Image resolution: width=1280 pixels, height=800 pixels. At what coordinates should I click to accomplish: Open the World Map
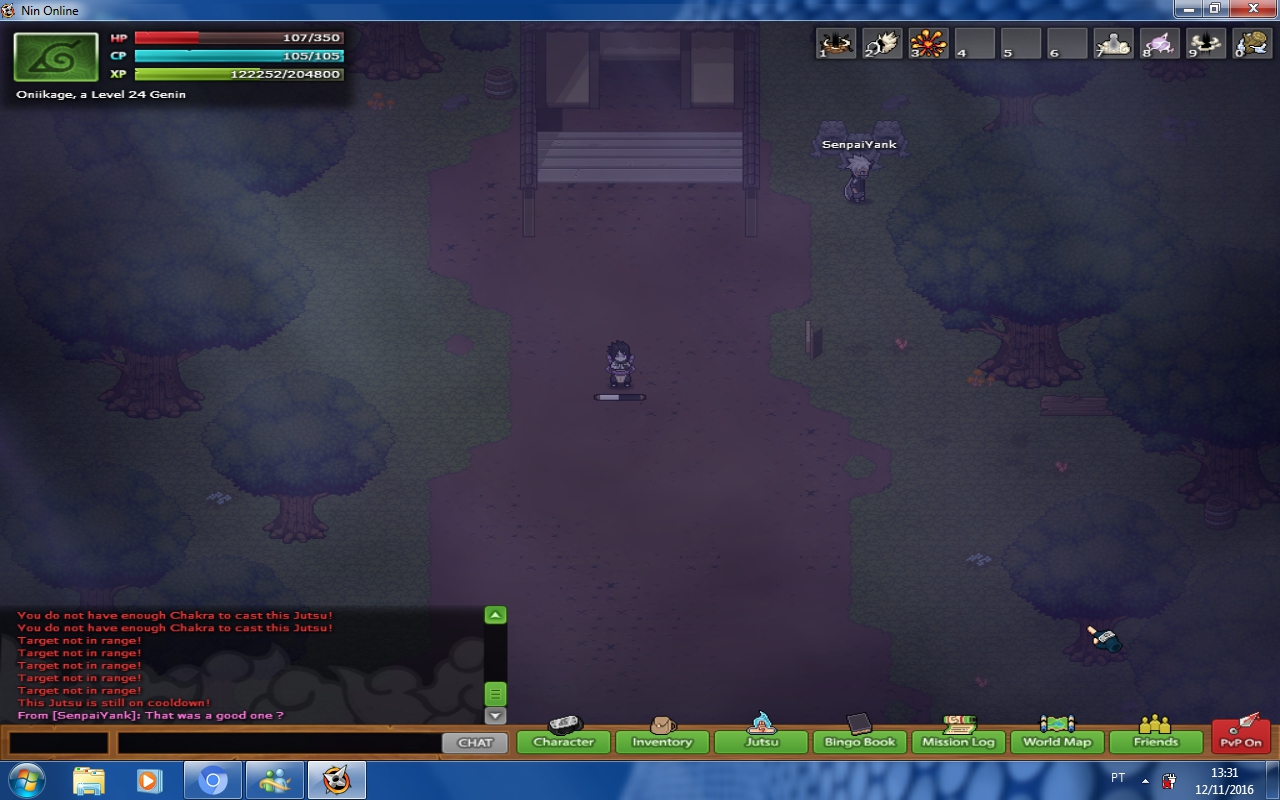click(x=1057, y=742)
